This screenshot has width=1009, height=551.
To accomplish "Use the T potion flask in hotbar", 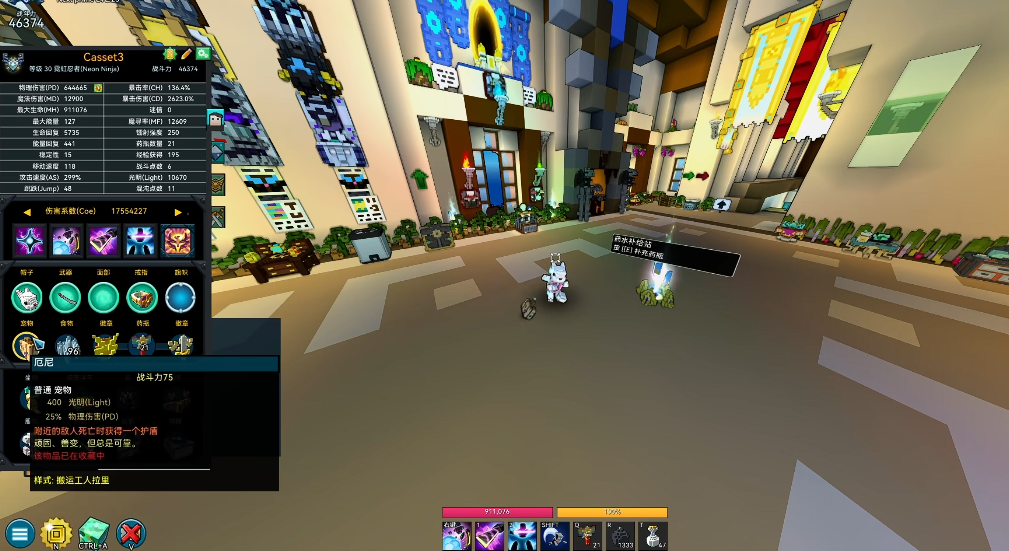I will point(653,536).
